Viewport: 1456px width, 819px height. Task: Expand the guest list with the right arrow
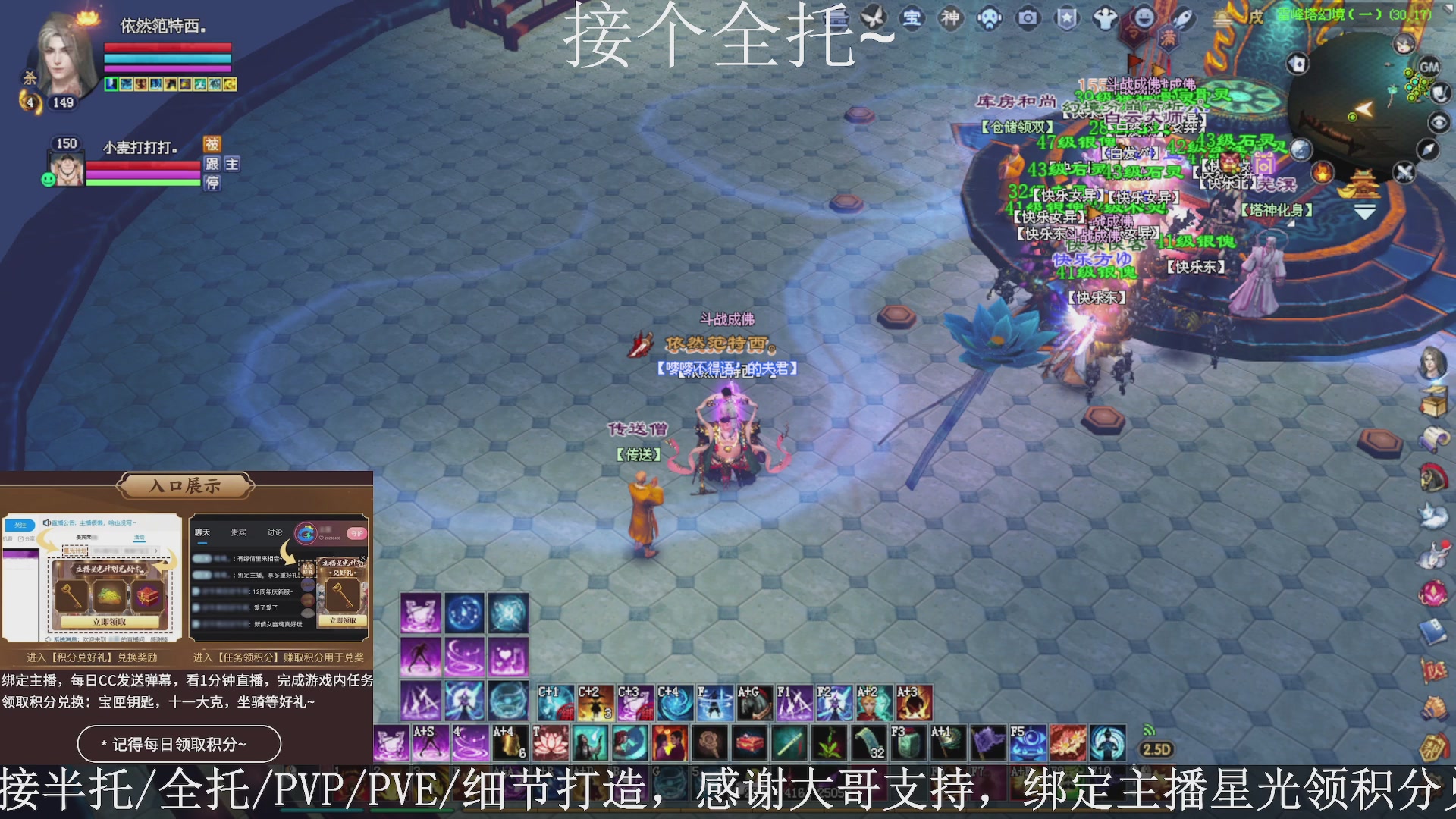coord(155,551)
